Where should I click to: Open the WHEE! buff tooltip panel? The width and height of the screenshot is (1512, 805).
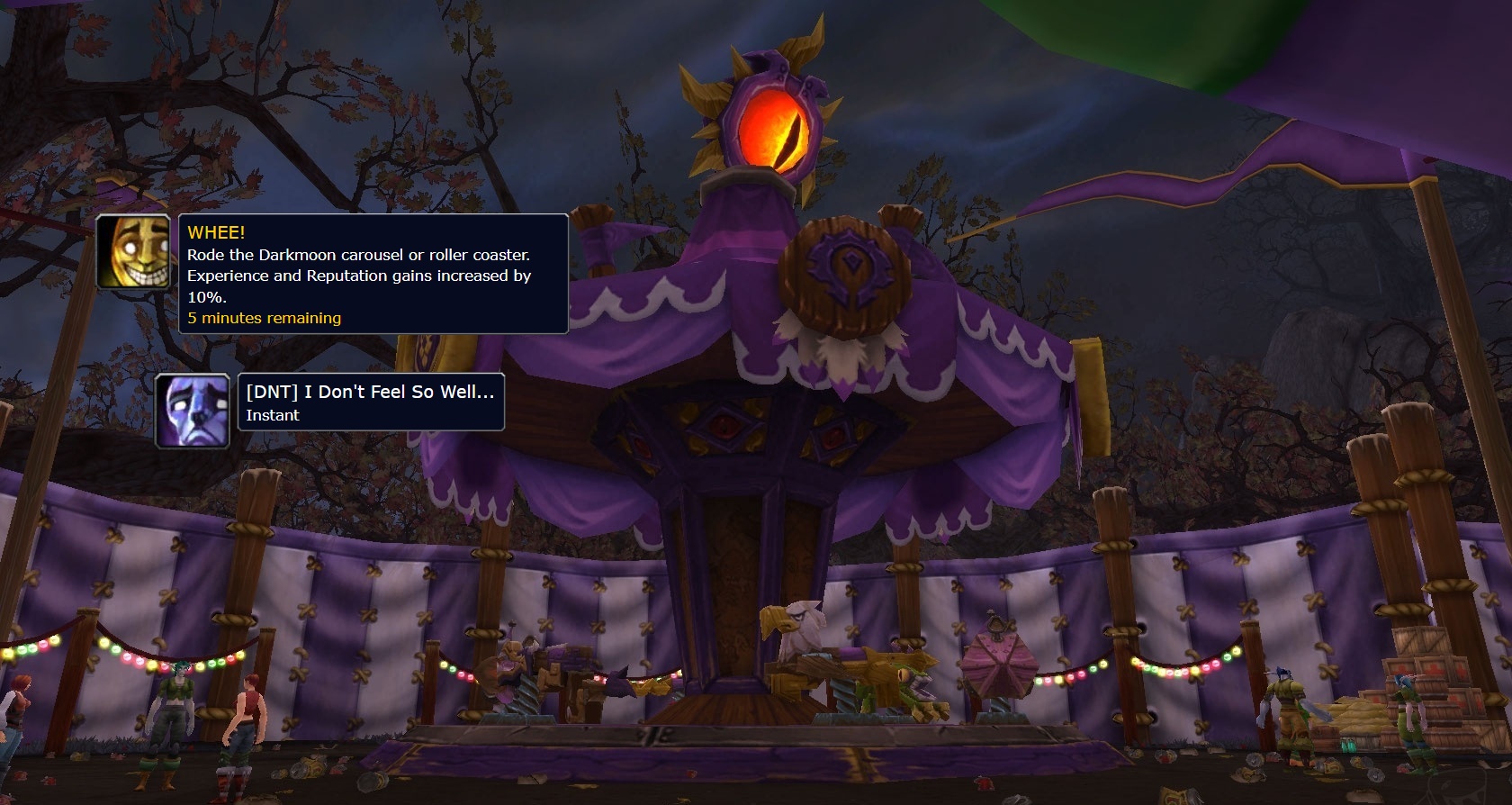373,275
